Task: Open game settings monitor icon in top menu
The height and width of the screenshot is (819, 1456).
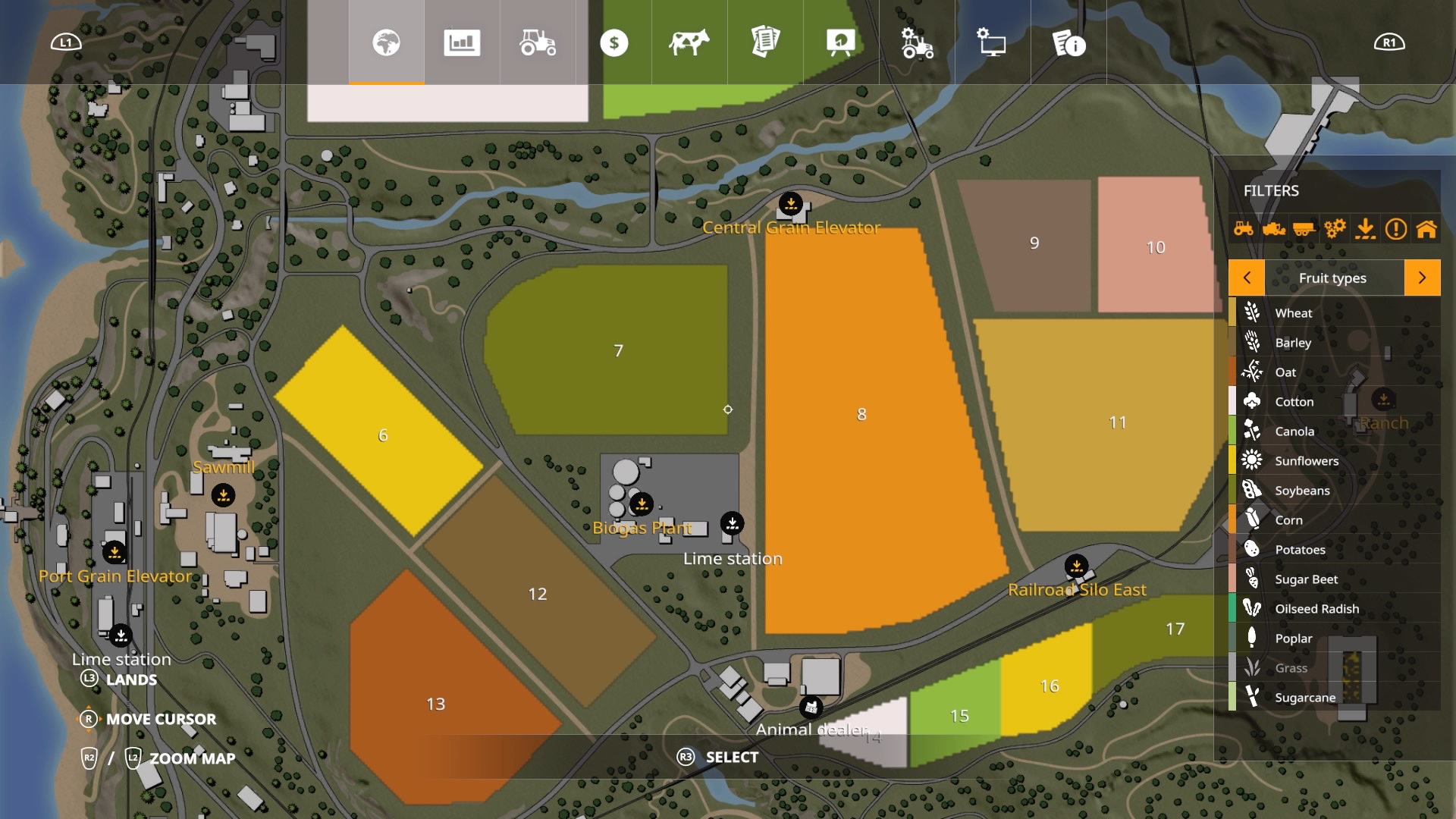Action: point(990,43)
